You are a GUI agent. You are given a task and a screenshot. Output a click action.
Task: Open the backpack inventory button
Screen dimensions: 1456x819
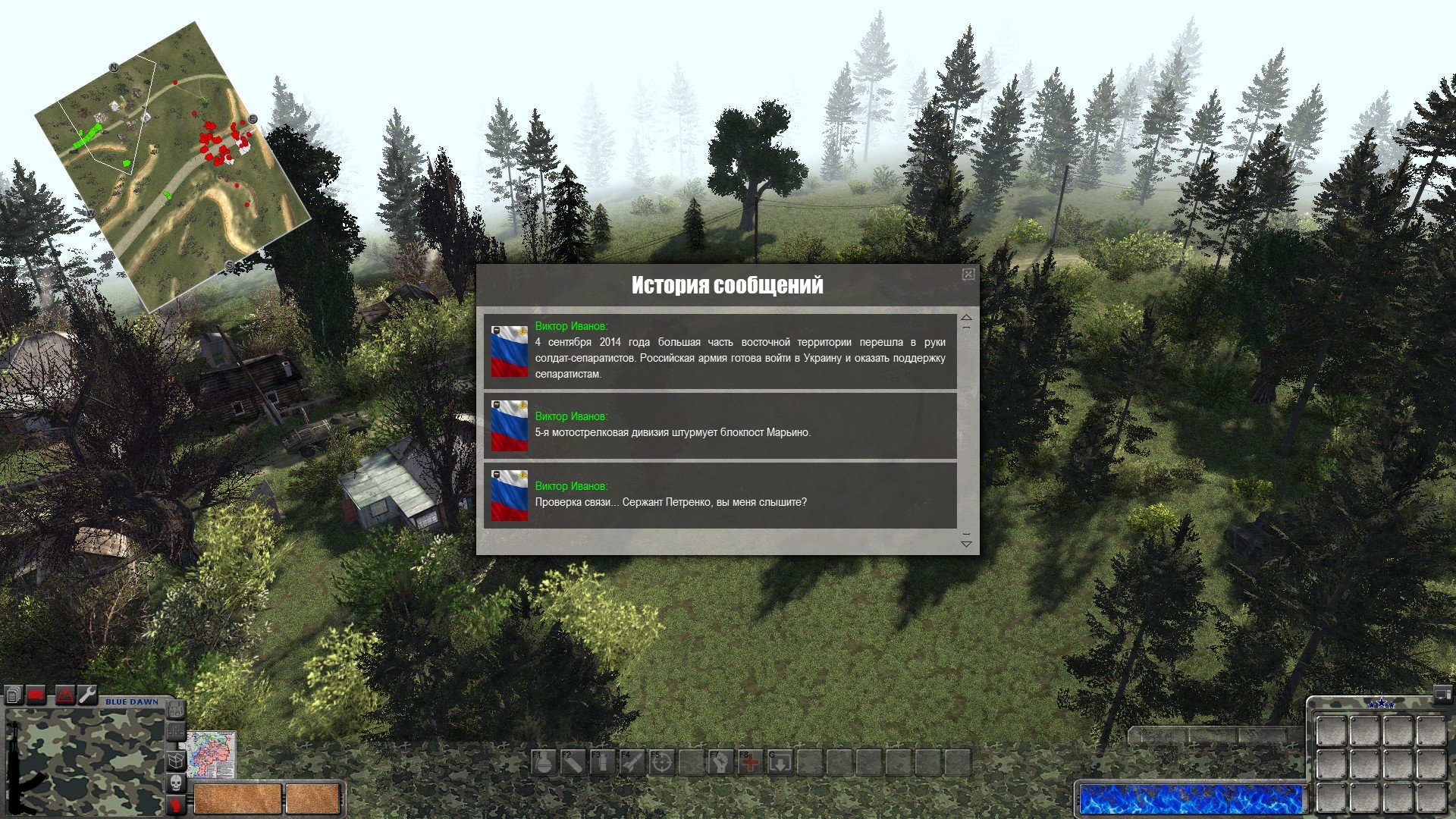pos(175,711)
